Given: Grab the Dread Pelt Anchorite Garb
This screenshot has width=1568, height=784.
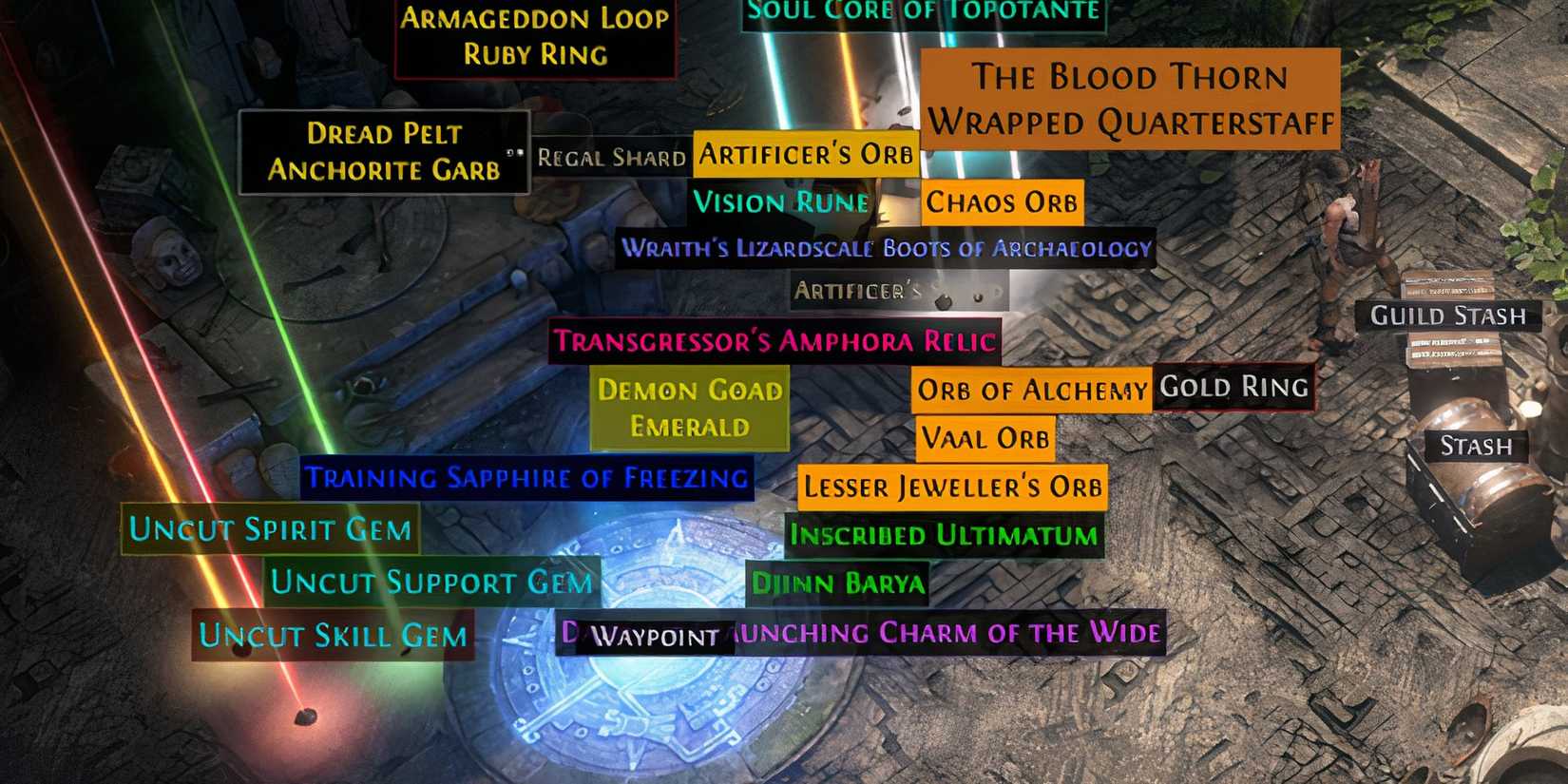Looking at the screenshot, I should tap(384, 153).
